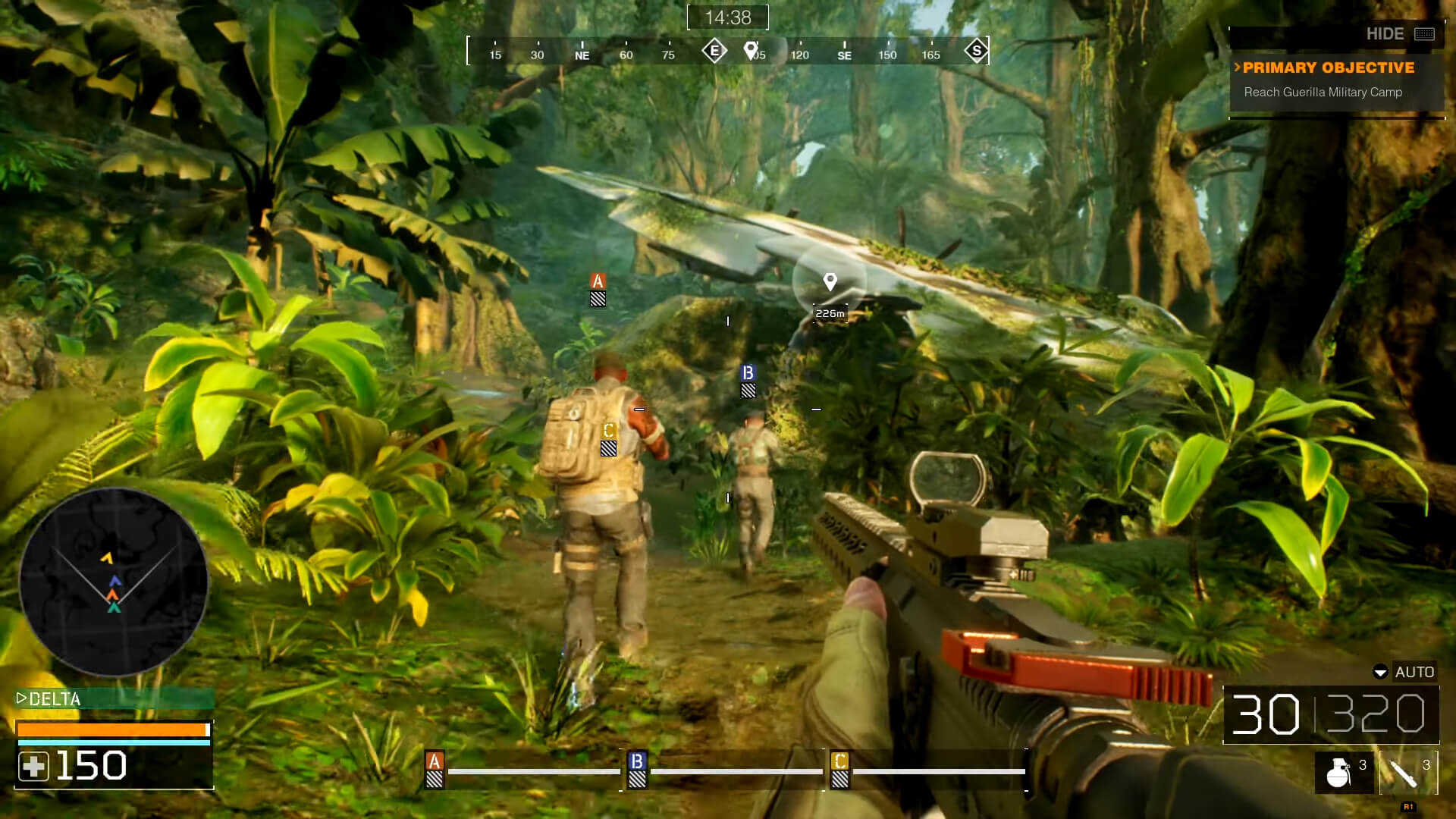Image resolution: width=1456 pixels, height=819 pixels.
Task: Open the AUTO fire mode dropdown arrow
Action: (1382, 672)
